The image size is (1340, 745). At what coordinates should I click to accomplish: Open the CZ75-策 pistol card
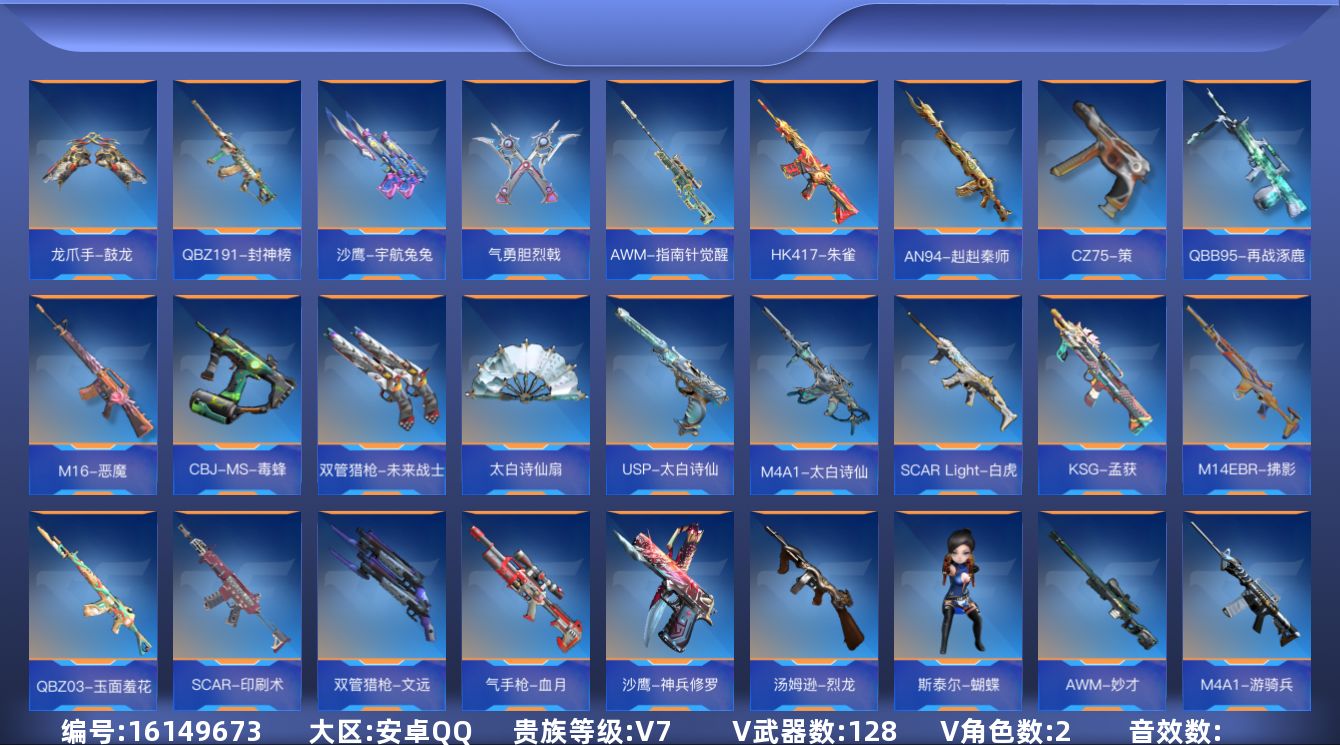click(1101, 170)
